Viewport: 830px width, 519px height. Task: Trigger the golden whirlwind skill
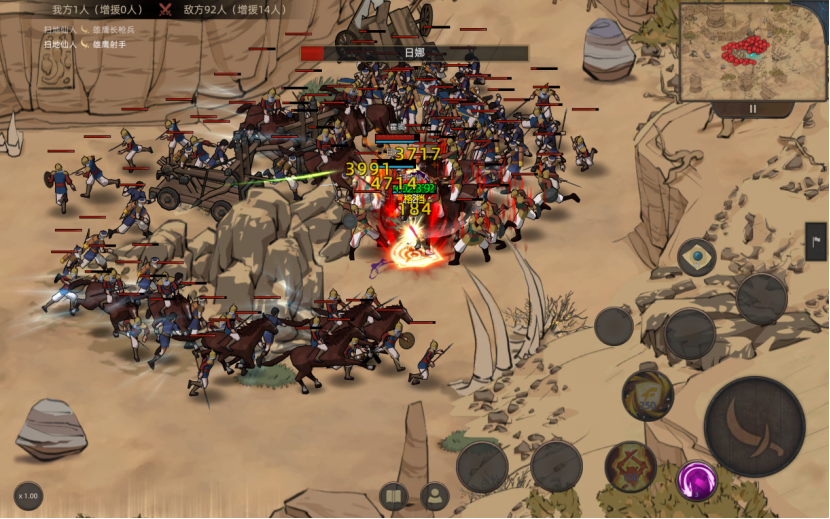(x=647, y=395)
